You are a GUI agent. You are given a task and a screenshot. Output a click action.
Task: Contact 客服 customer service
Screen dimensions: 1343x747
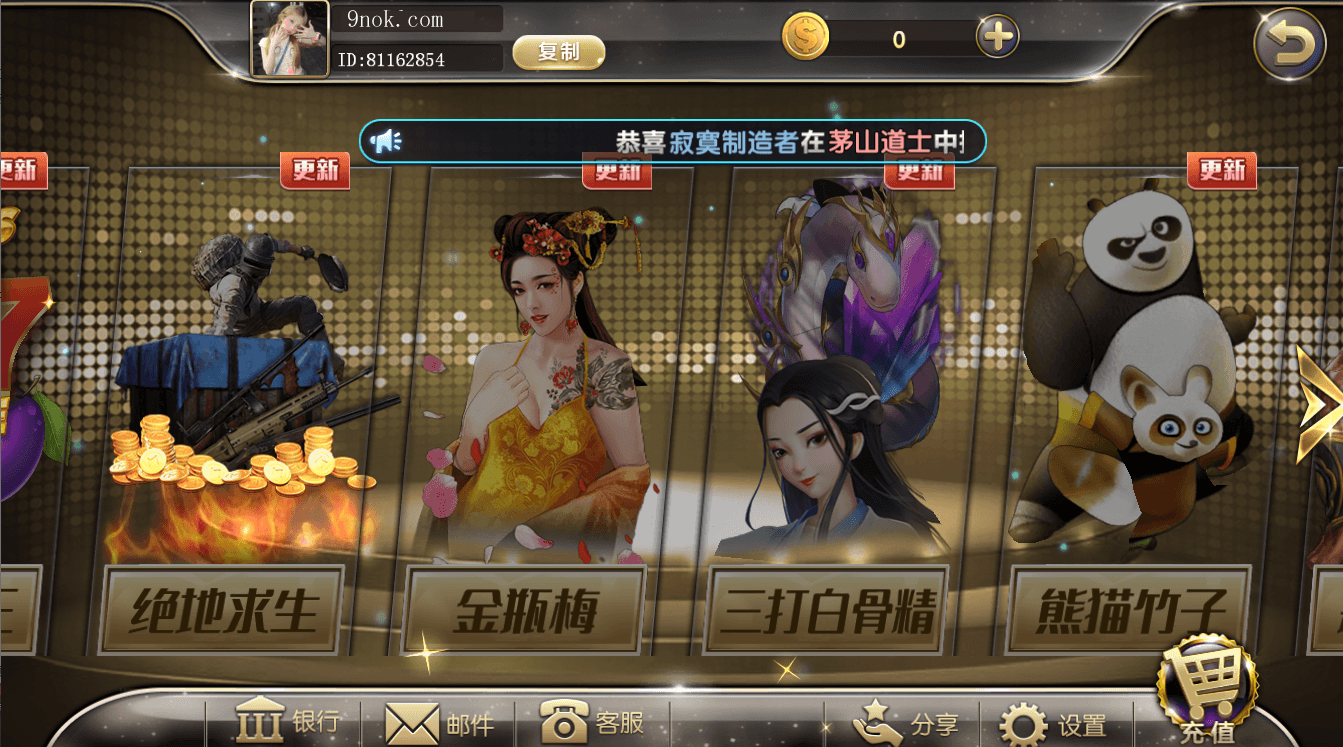[592, 722]
